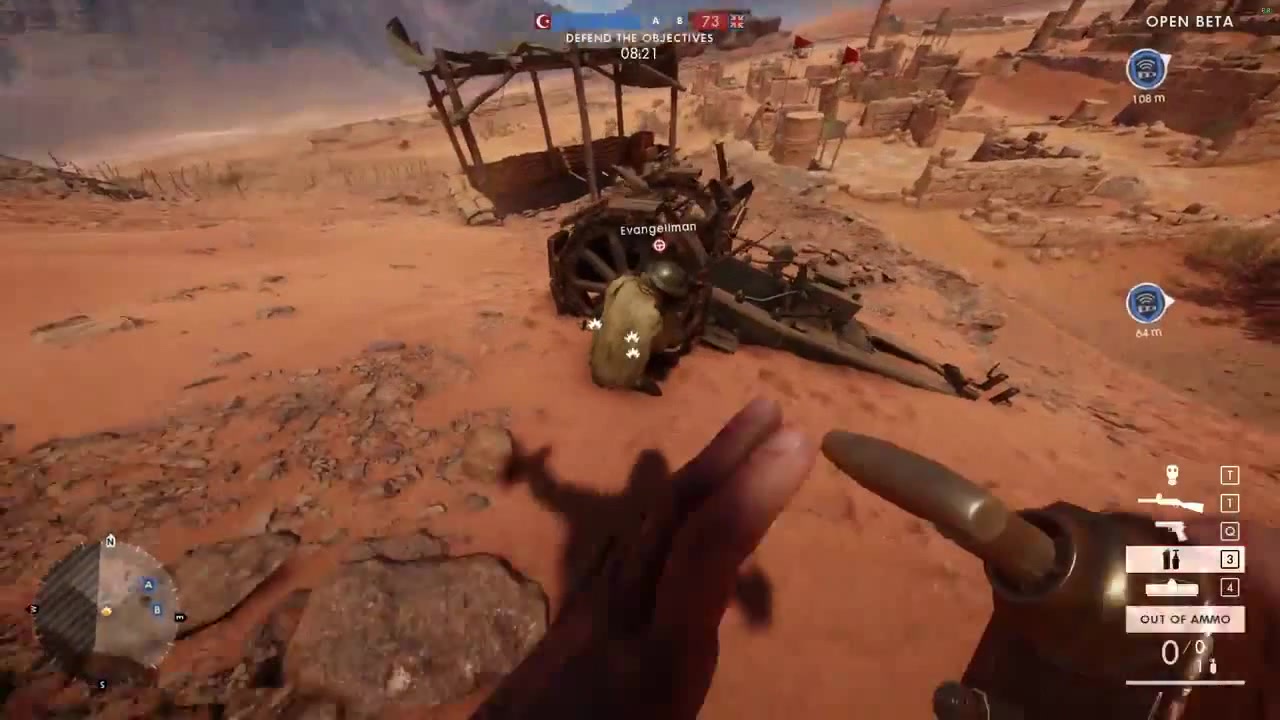The width and height of the screenshot is (1280, 720).
Task: Select the grenade in slot 3
Action: coord(1172,560)
